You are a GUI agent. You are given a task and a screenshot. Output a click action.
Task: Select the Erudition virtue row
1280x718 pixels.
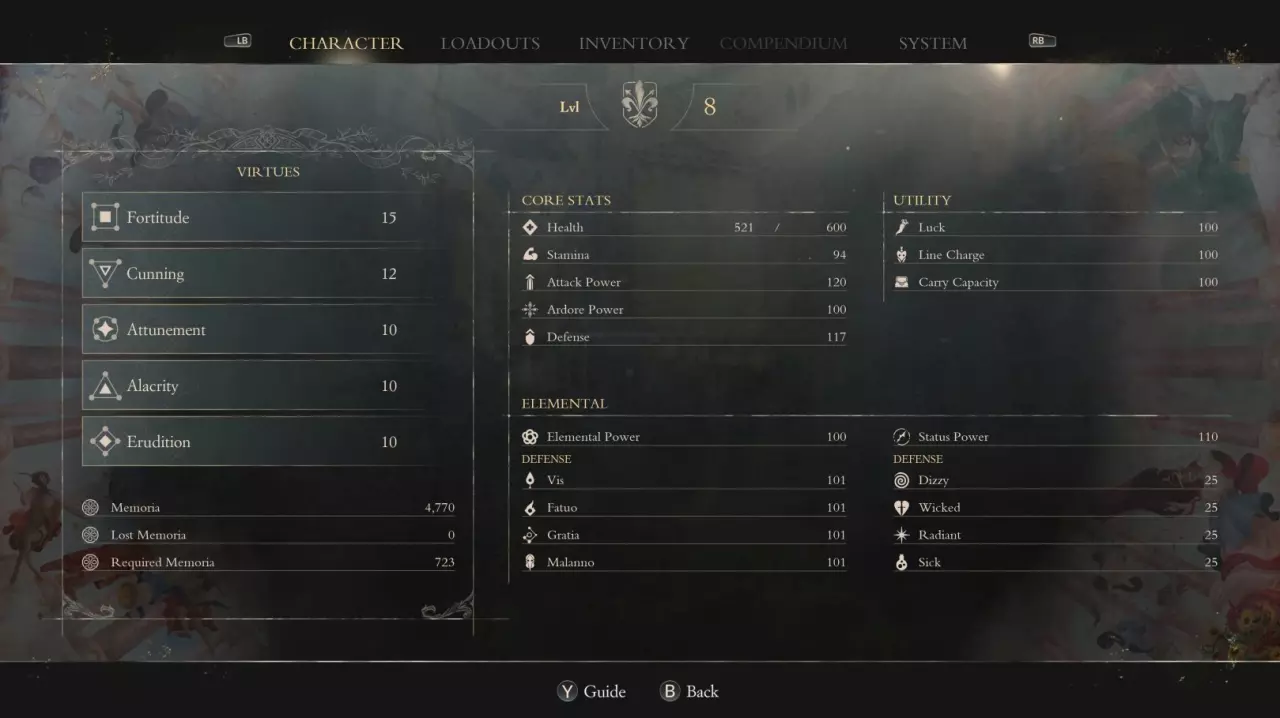tap(260, 441)
